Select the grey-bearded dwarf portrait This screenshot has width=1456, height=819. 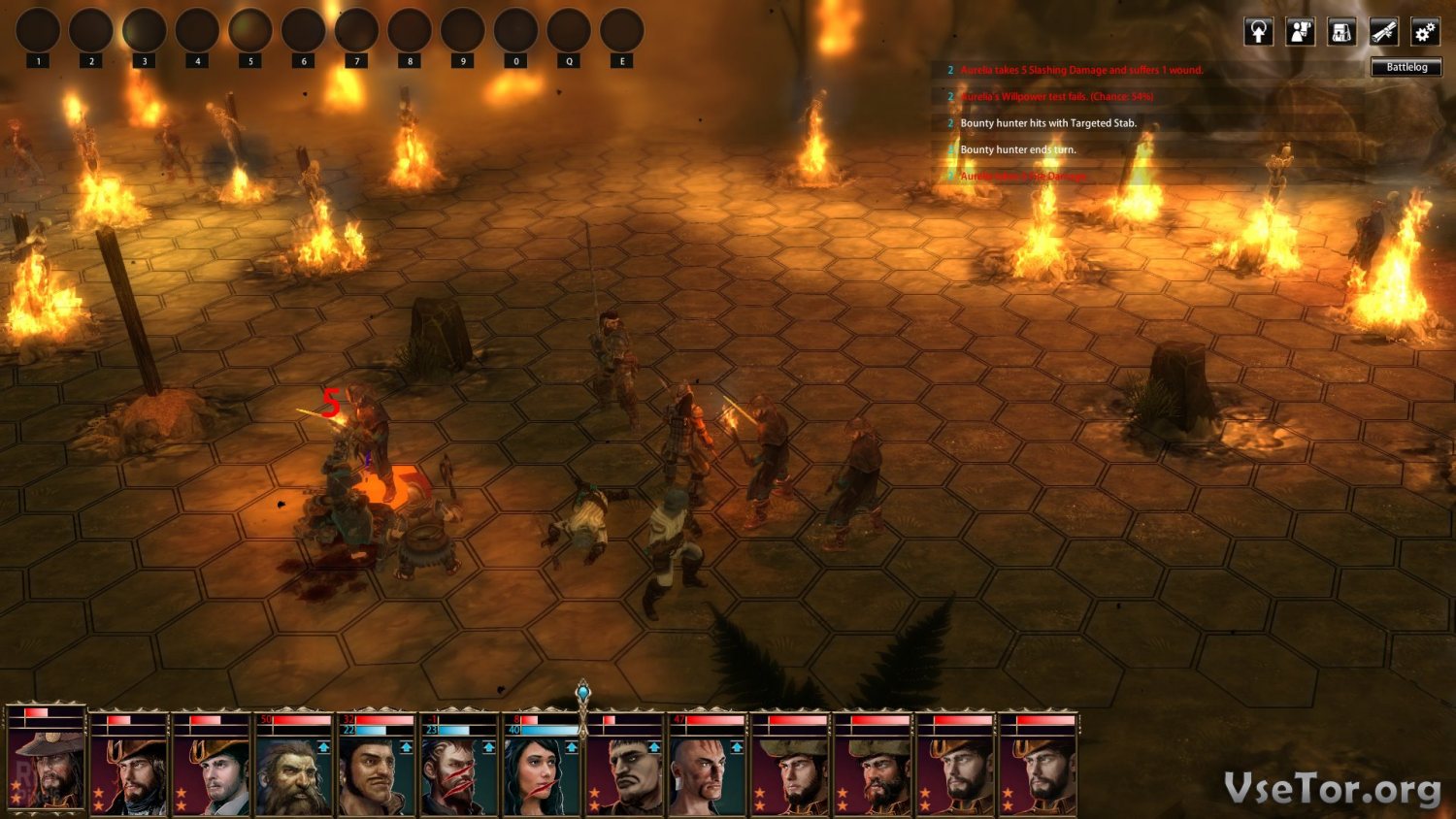point(293,773)
